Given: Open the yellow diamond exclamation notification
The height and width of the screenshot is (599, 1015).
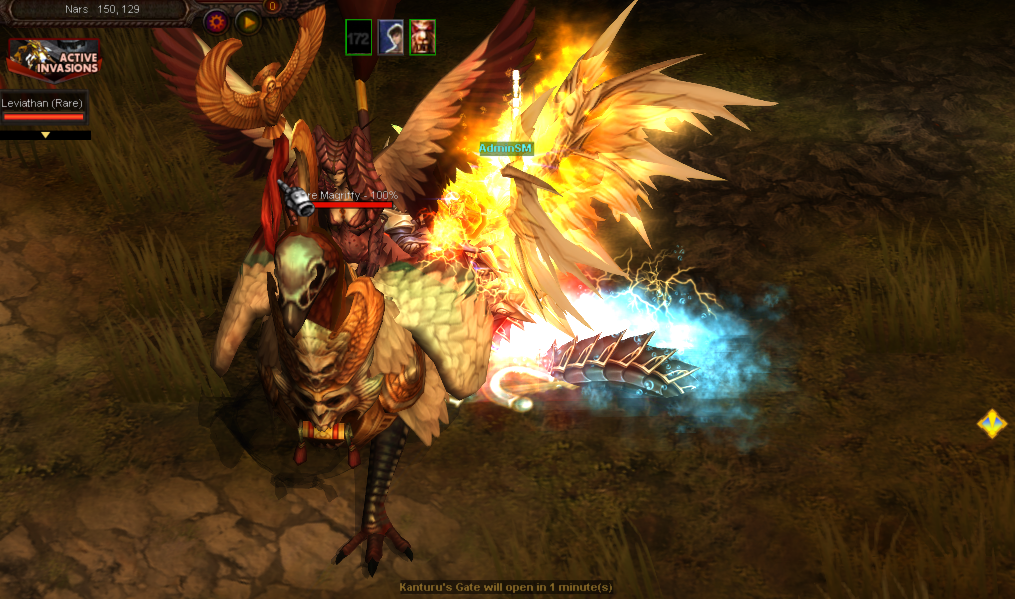Looking at the screenshot, I should [x=991, y=424].
